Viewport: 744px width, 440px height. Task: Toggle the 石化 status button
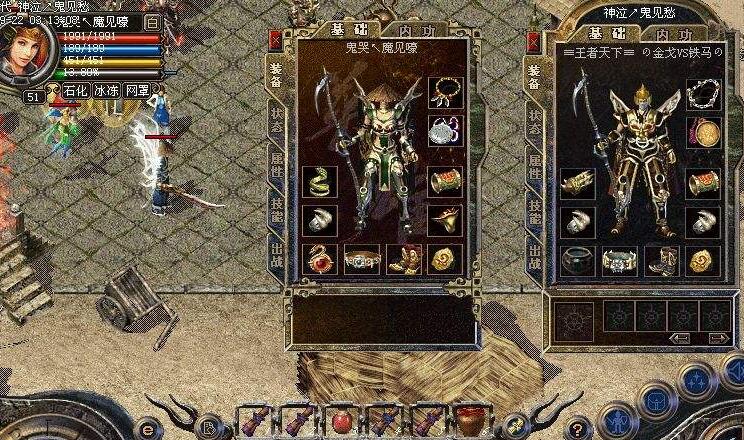[x=76, y=90]
